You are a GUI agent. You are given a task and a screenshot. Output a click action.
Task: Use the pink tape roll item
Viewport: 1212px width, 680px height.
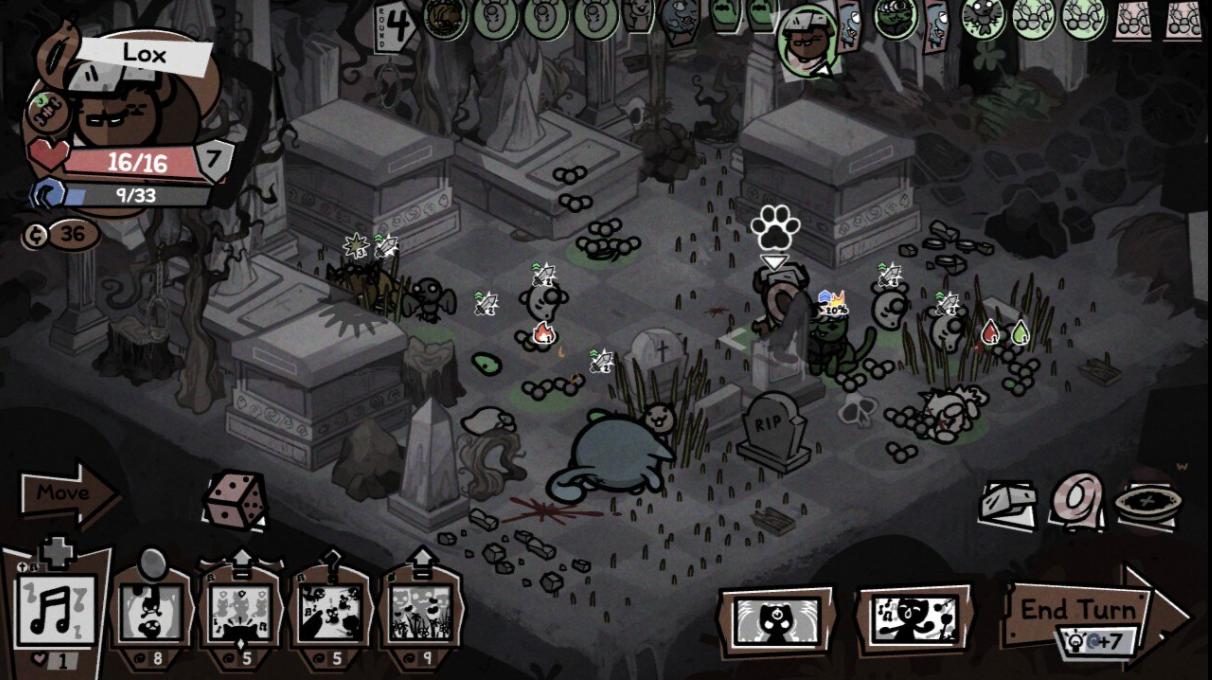click(1076, 500)
